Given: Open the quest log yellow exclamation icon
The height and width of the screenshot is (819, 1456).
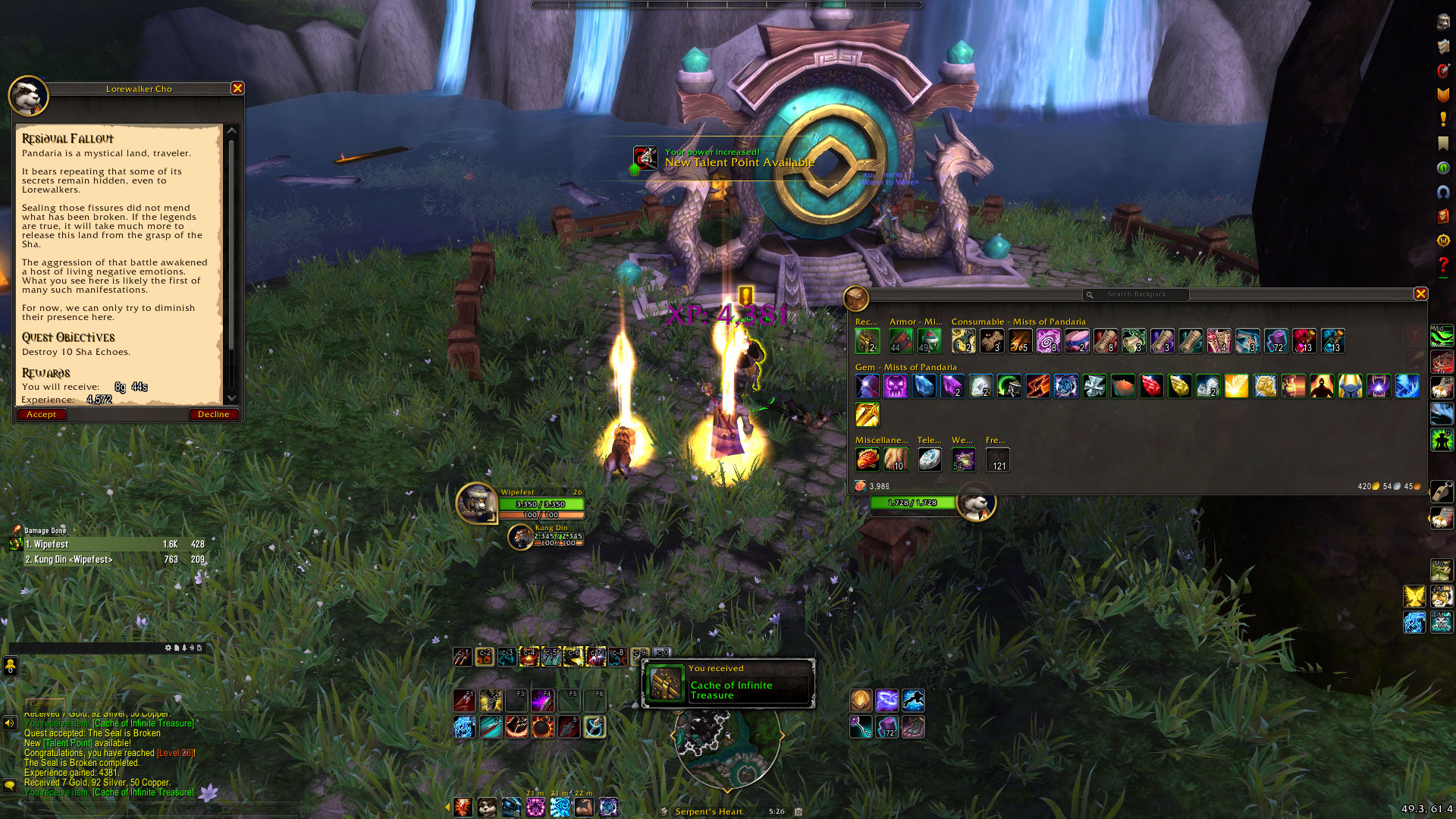Looking at the screenshot, I should (1443, 119).
